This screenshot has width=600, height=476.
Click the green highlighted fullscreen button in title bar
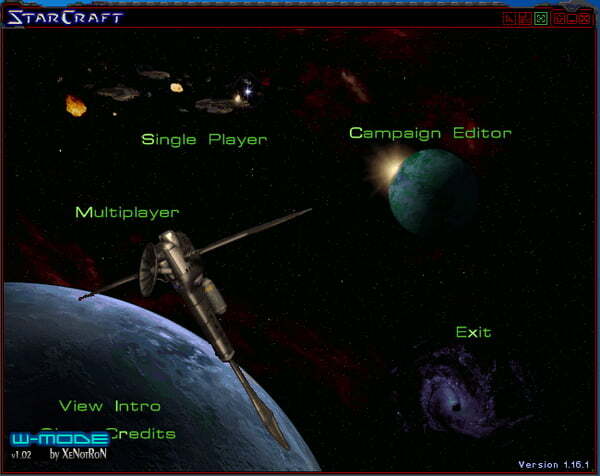(x=540, y=18)
